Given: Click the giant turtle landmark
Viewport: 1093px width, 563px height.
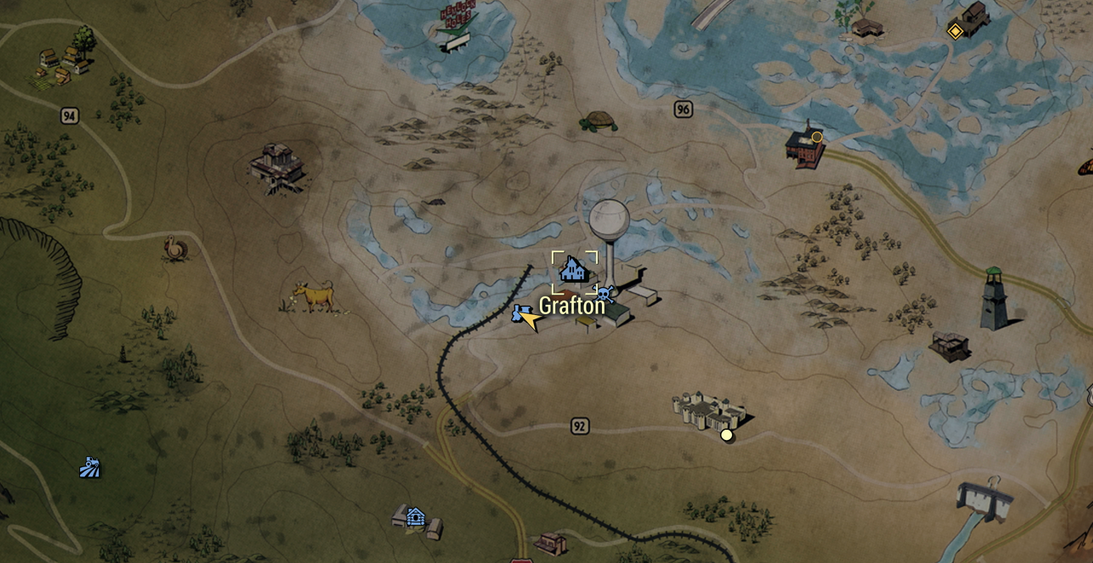Looking at the screenshot, I should [x=598, y=121].
